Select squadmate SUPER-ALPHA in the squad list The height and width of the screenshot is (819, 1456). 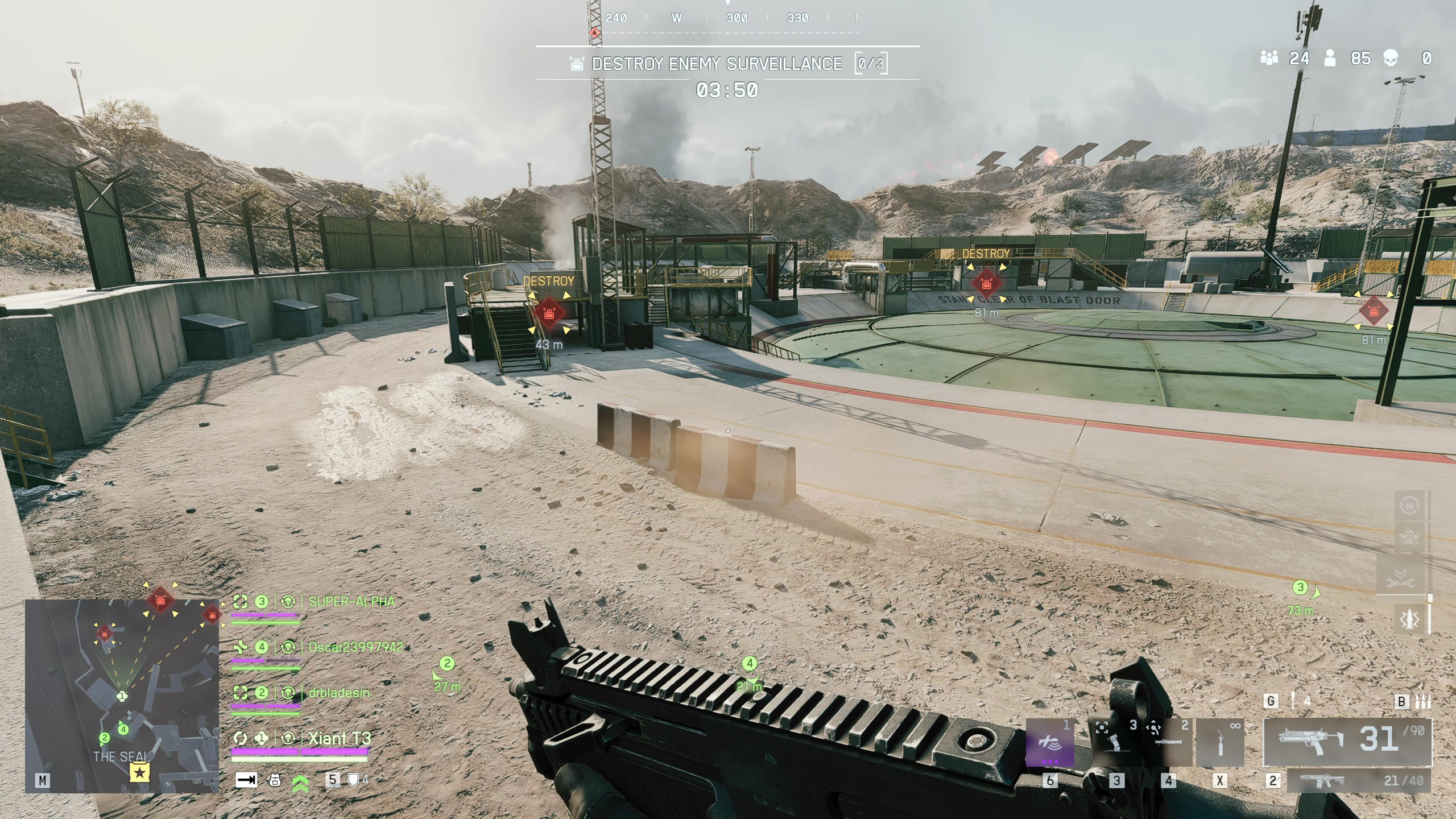tap(351, 602)
